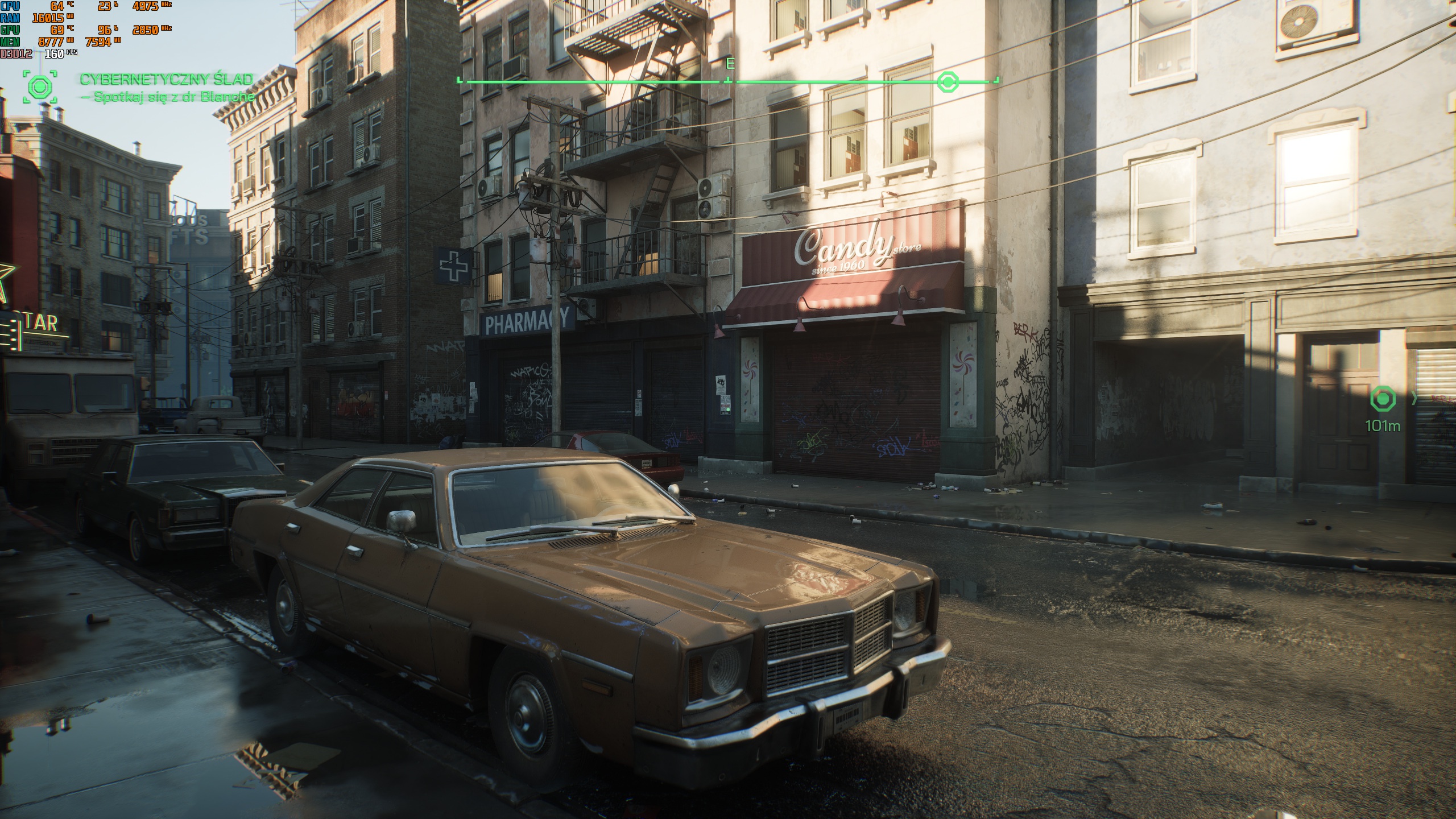Click the quest tracker octagon icon
This screenshot has height=819, width=1456.
[40, 87]
